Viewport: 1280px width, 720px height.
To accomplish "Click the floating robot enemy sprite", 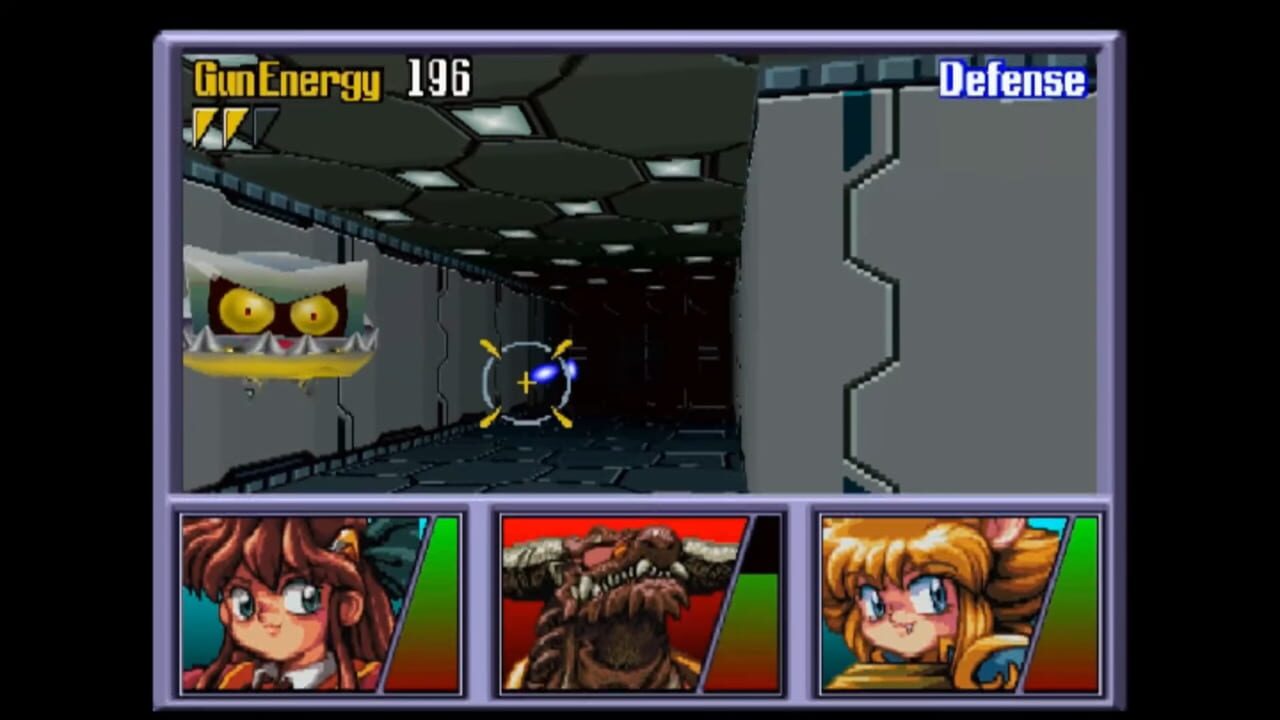I will pyautogui.click(x=275, y=320).
